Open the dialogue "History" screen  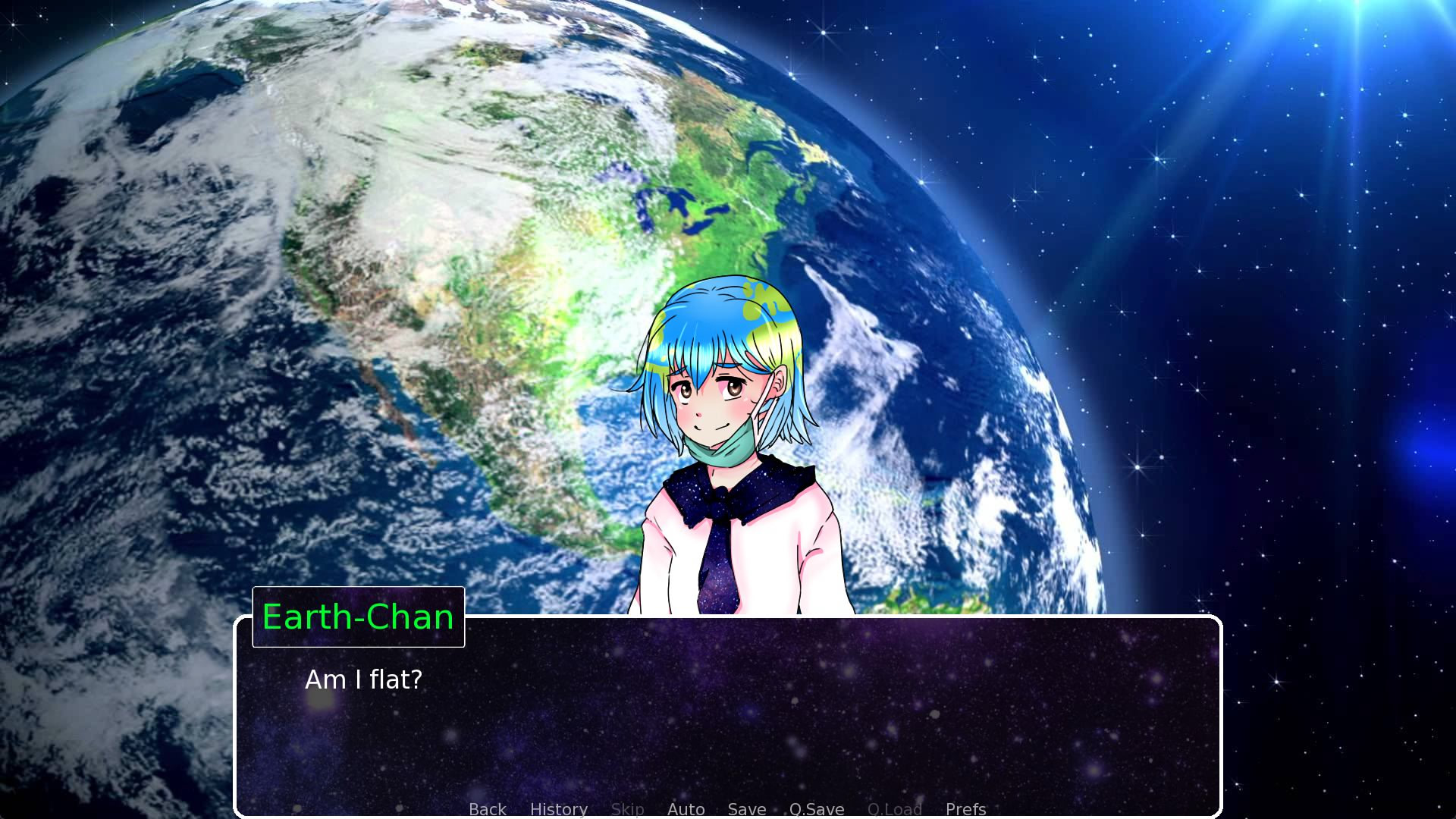click(558, 809)
